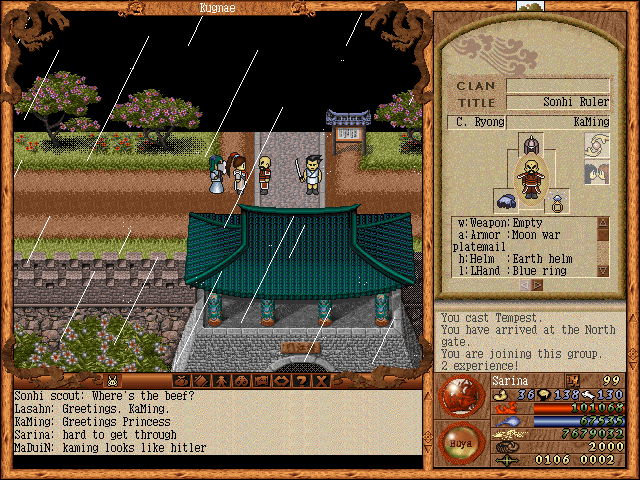The height and width of the screenshot is (480, 640).
Task: Click the Buya orb button
Action: coord(462,441)
